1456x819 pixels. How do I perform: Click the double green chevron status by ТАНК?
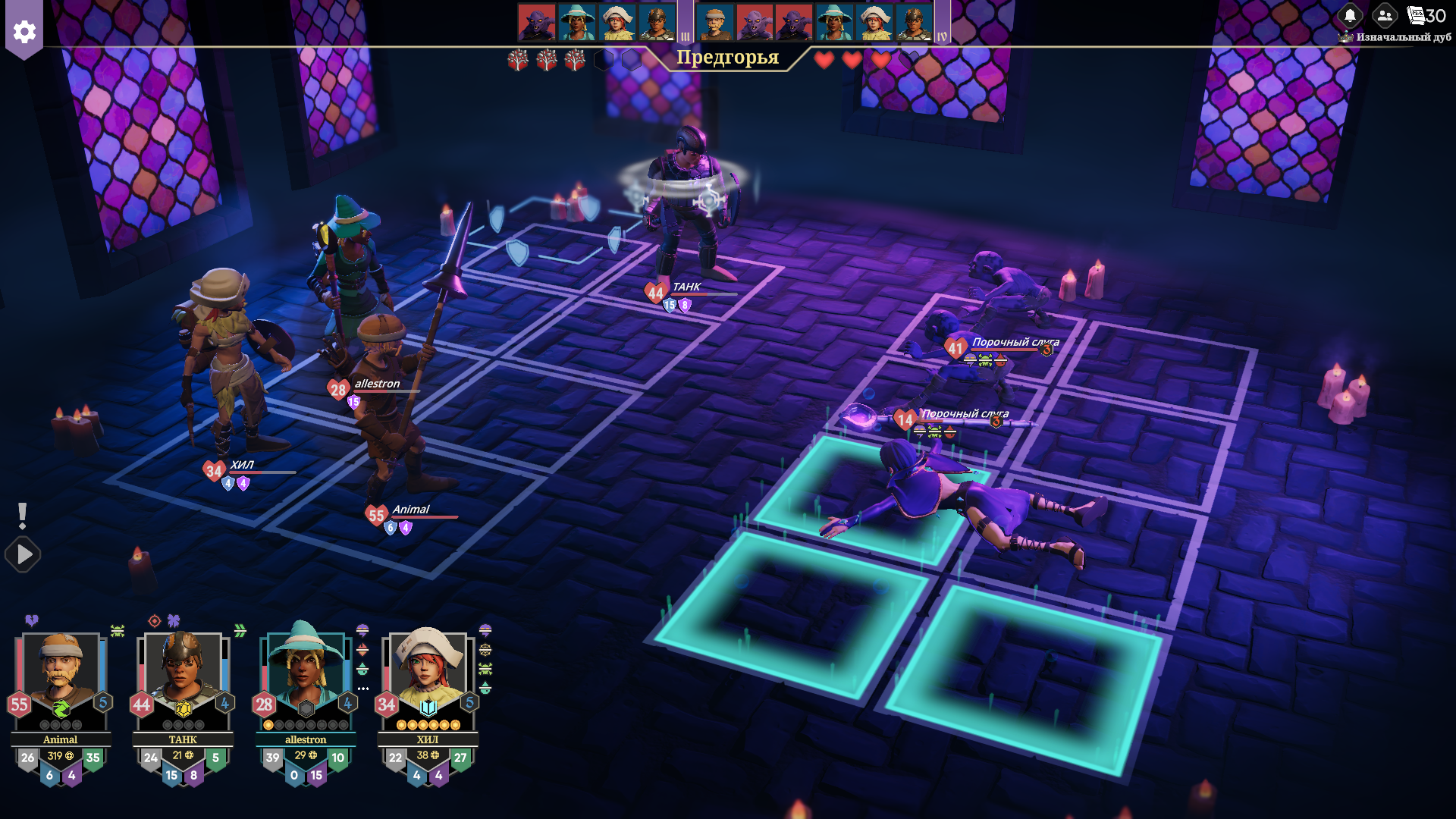[x=240, y=631]
